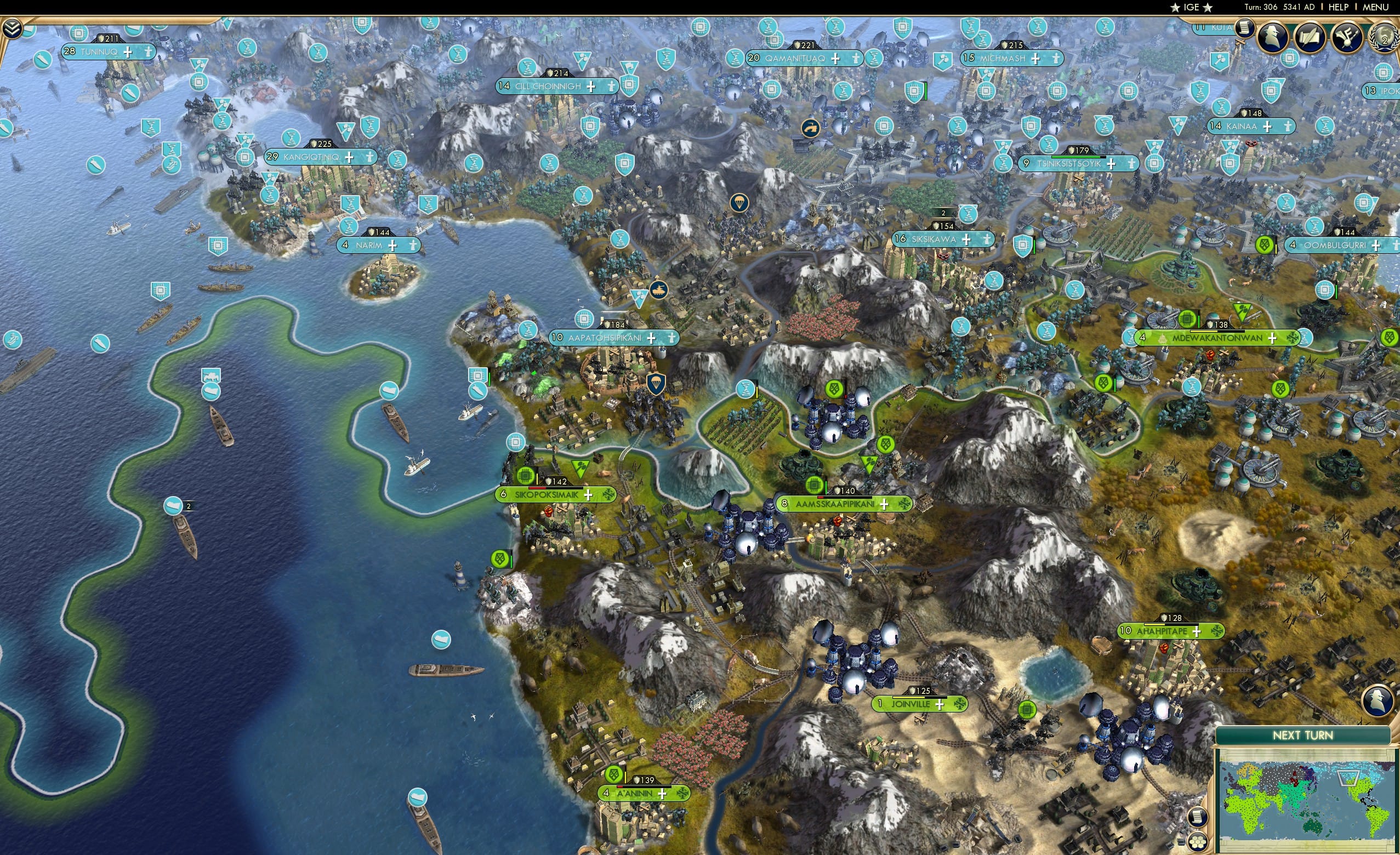This screenshot has height=855, width=1400.
Task: Expand the QAMANITUAQ city banner plus button
Action: click(x=835, y=59)
